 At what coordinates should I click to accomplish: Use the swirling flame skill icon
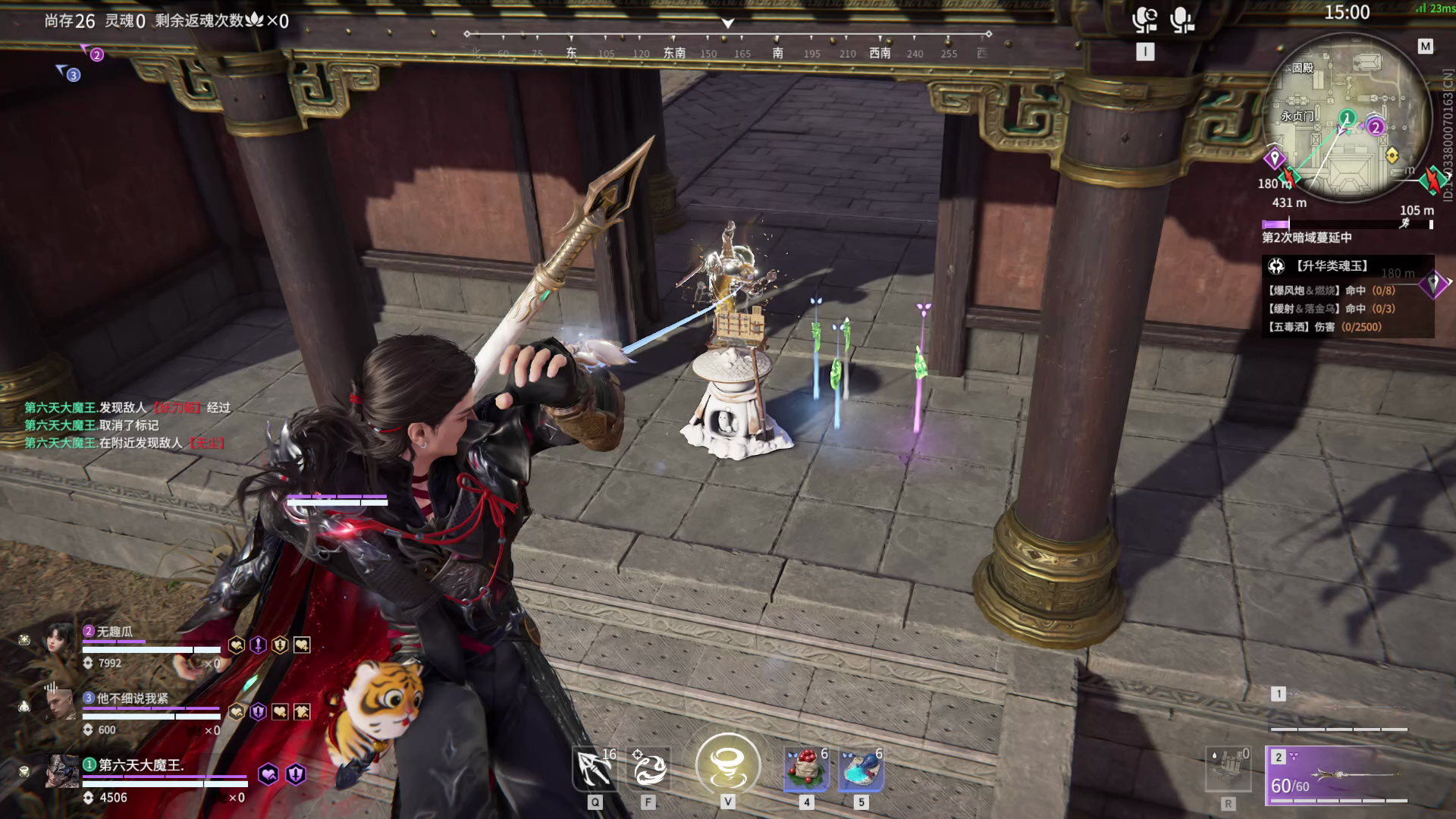click(x=648, y=768)
